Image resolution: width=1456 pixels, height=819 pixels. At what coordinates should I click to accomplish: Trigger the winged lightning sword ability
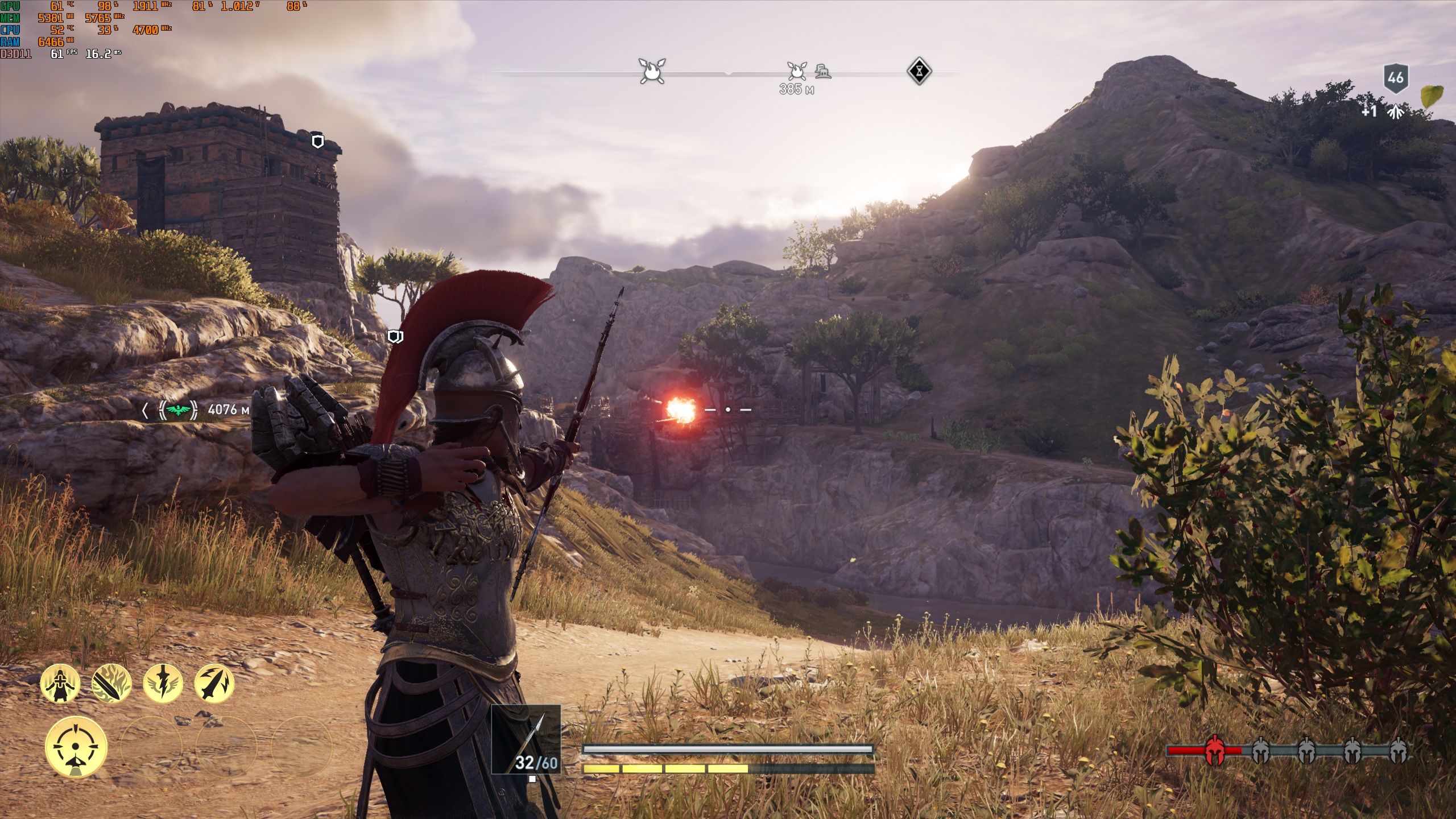click(x=163, y=683)
